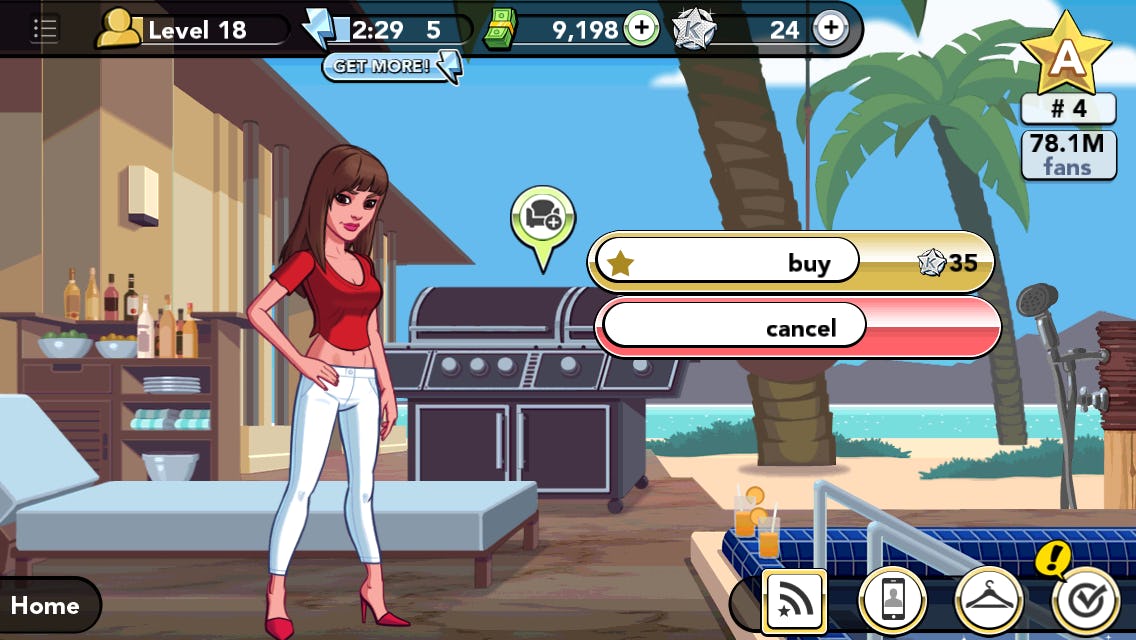Tap the Get More energy button
Image resolution: width=1136 pixels, height=640 pixels.
391,67
